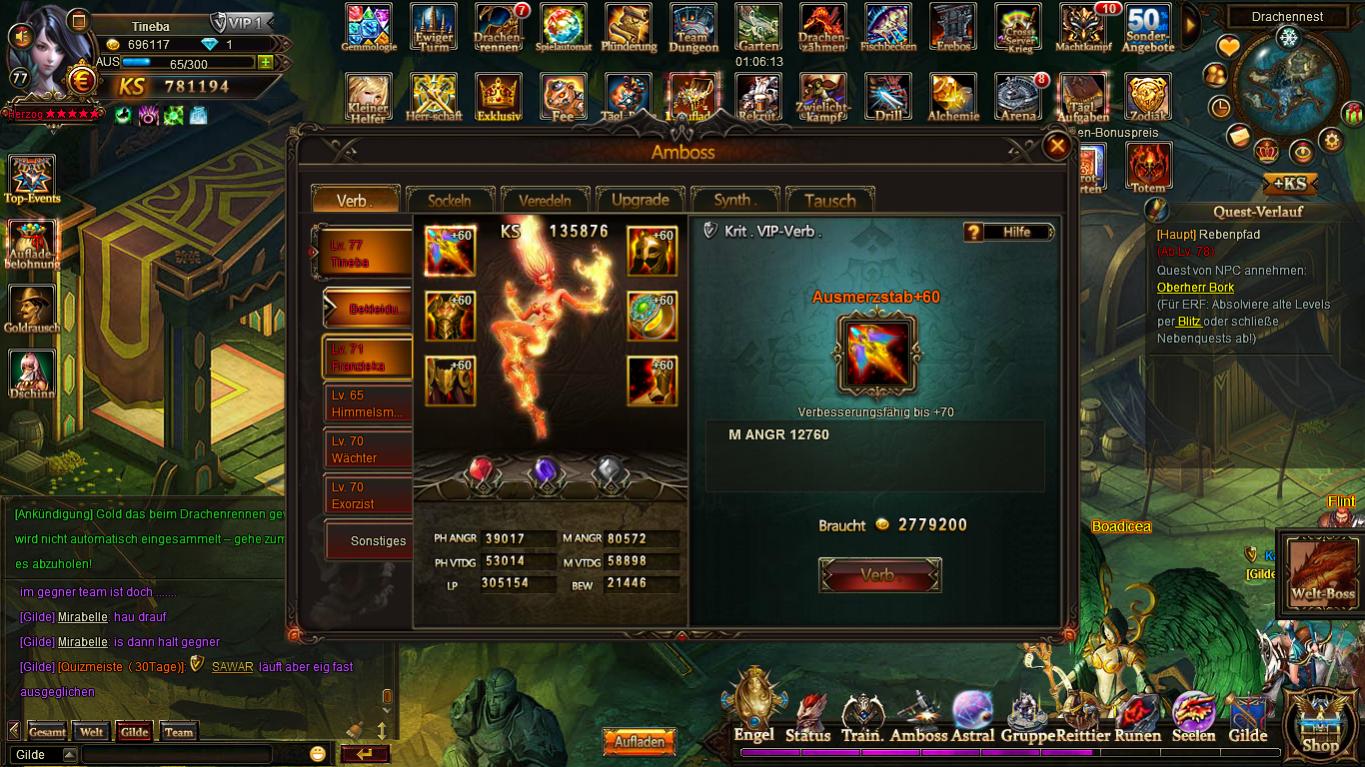
Task: Select the Lv. 70 Exorzist character
Action: click(368, 495)
